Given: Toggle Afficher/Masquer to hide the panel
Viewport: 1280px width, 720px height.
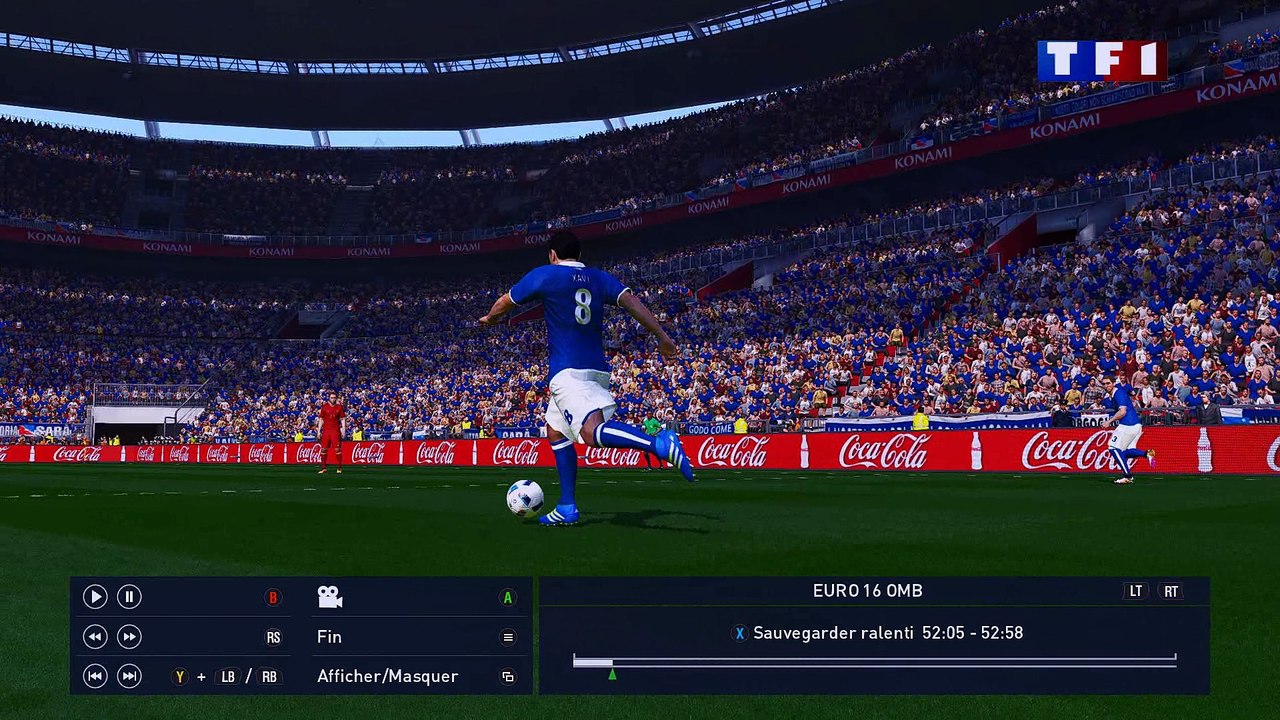Looking at the screenshot, I should point(387,677).
